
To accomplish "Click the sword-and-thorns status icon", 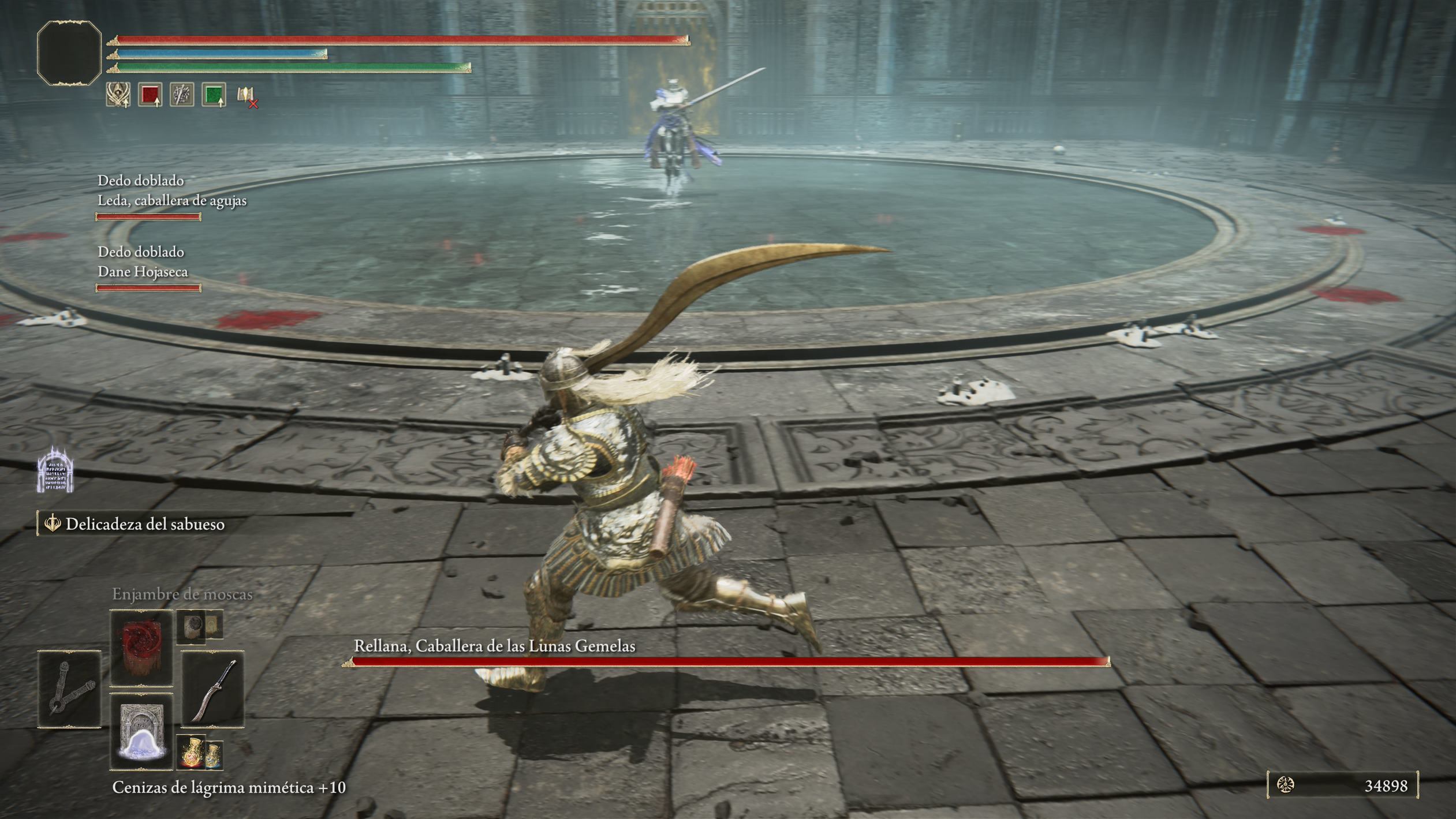I will tap(182, 95).
